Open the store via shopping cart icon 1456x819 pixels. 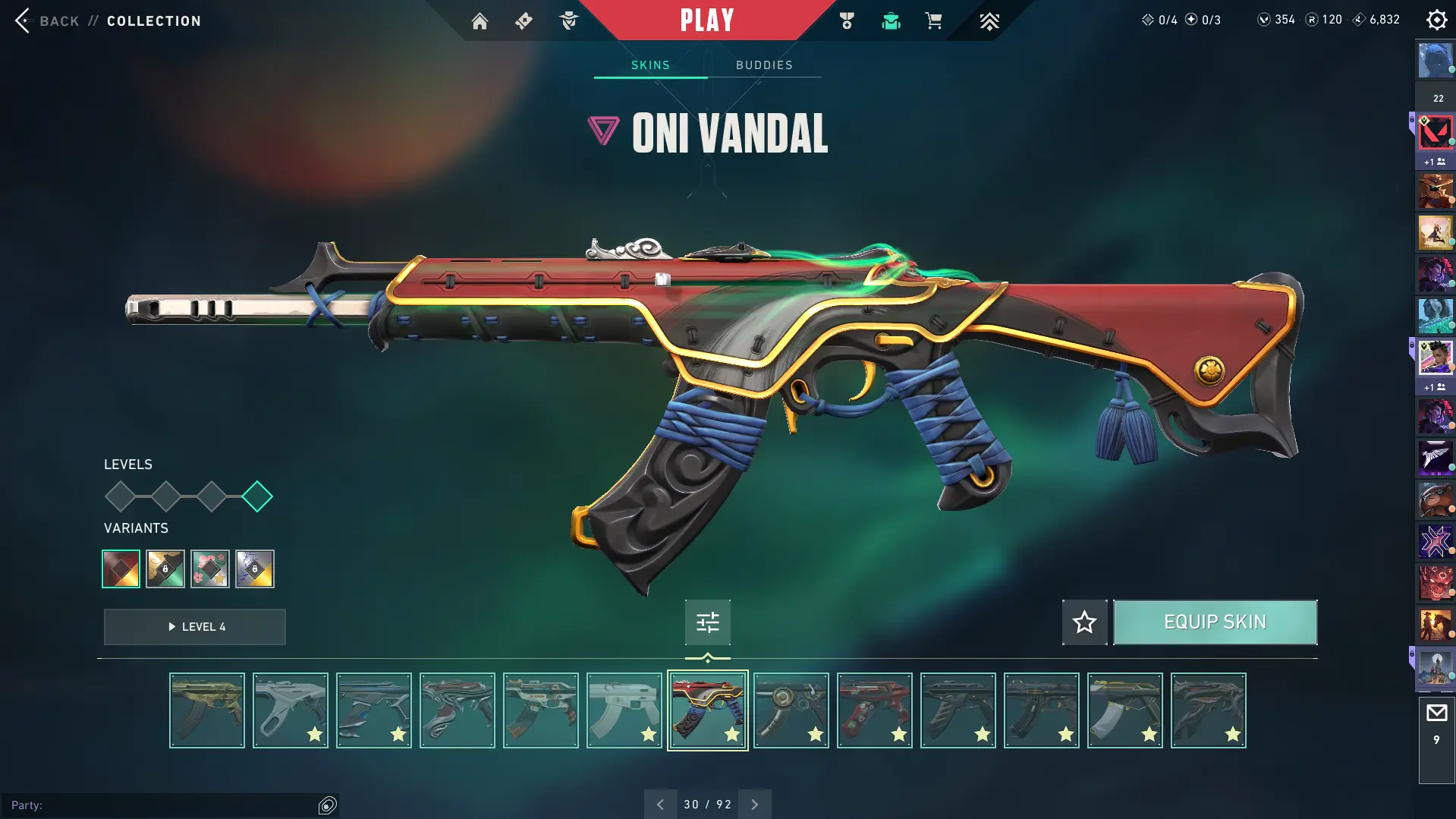[x=933, y=21]
